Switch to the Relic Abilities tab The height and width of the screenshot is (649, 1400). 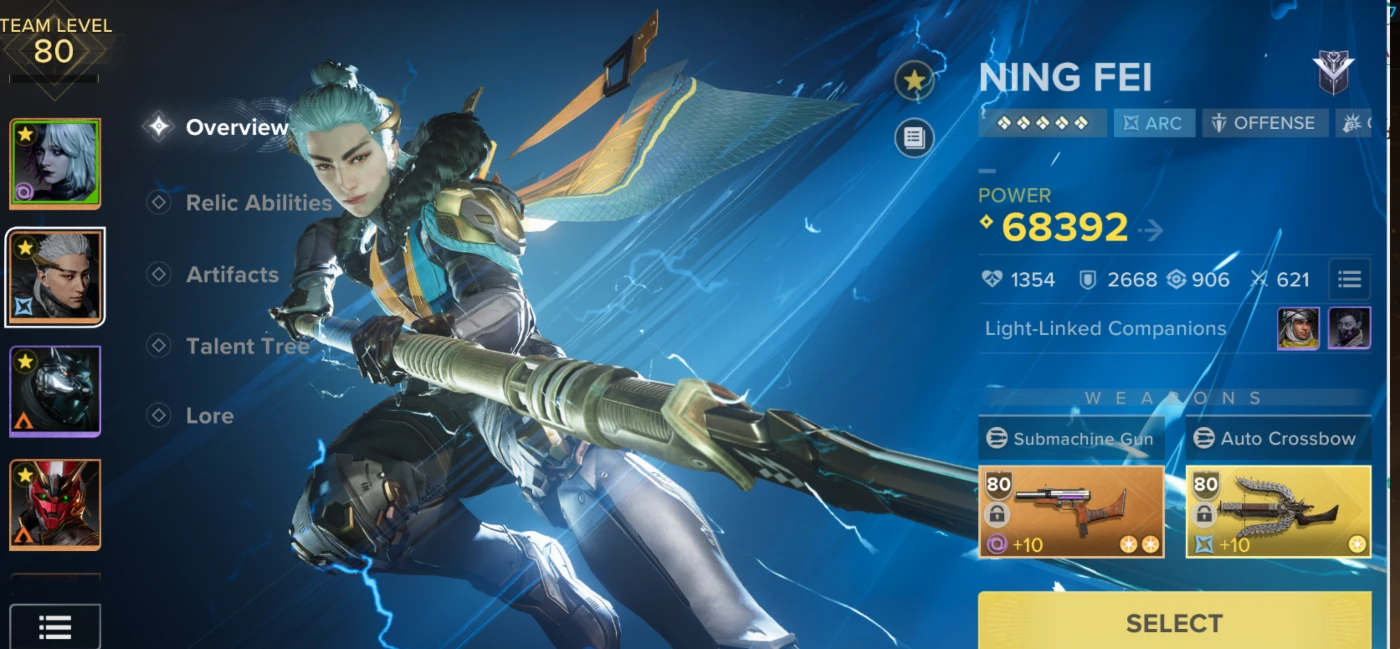[x=257, y=203]
